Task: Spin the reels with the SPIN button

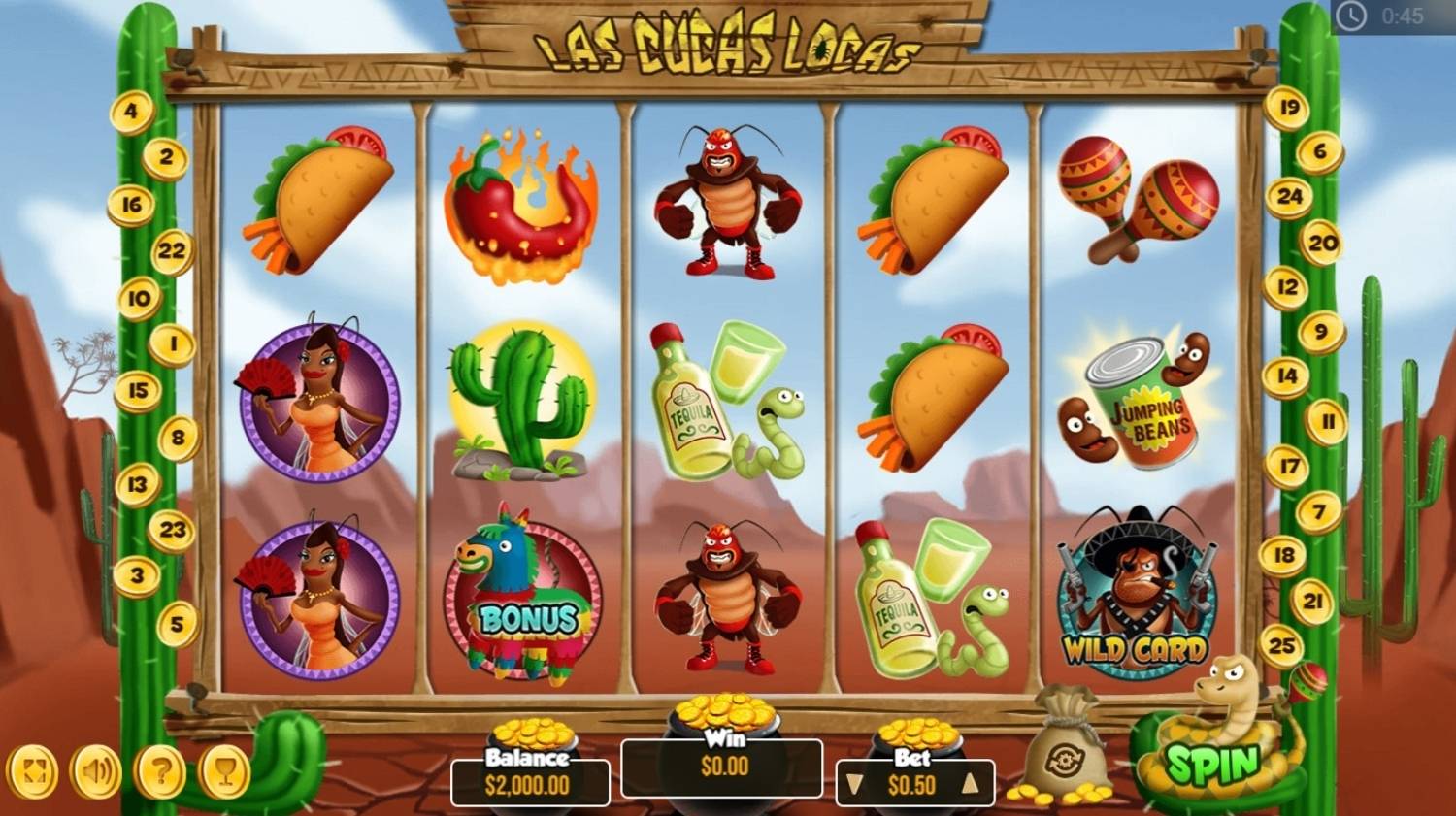Action: tap(1212, 764)
